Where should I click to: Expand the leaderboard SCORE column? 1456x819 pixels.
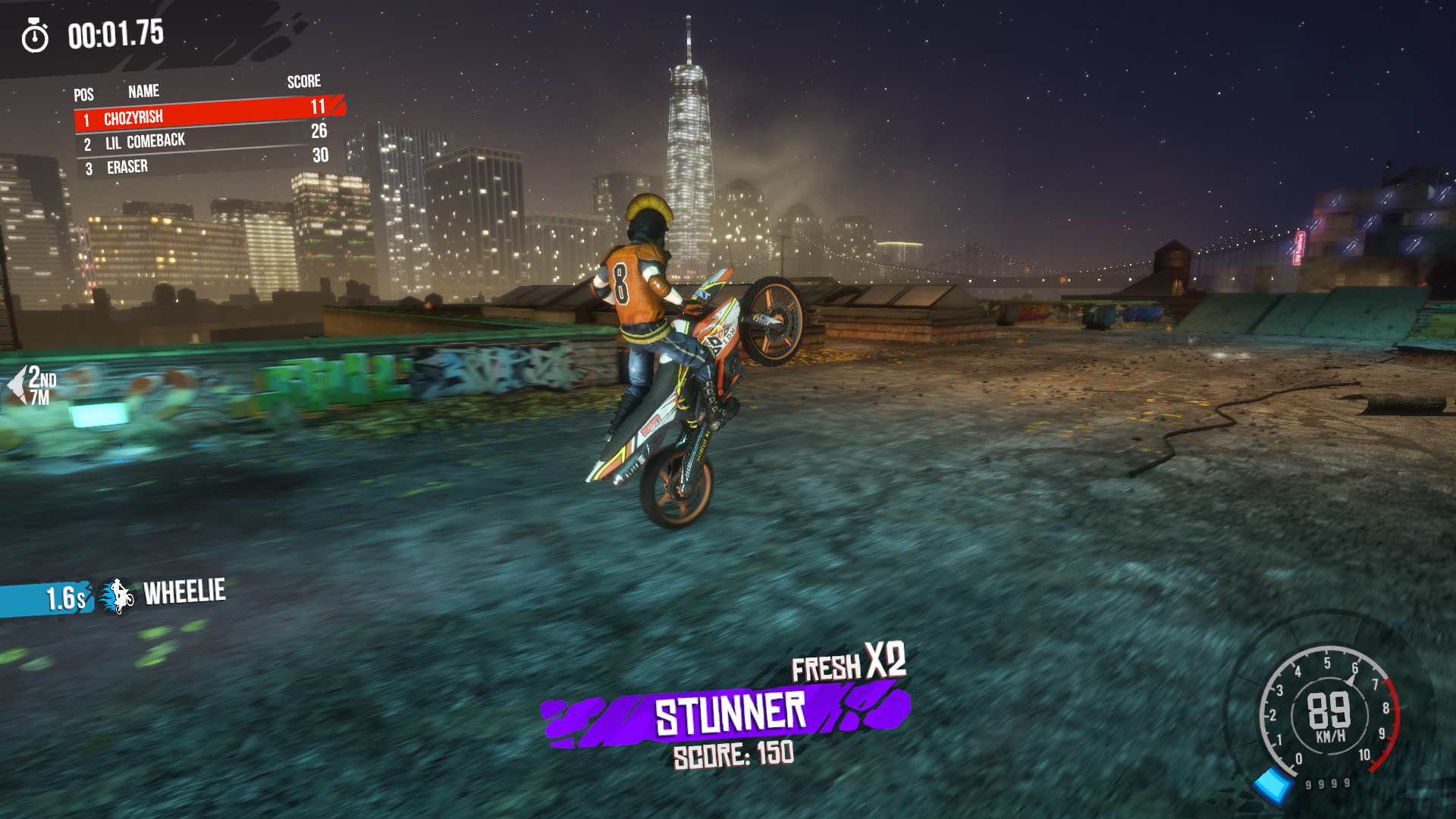tap(303, 81)
